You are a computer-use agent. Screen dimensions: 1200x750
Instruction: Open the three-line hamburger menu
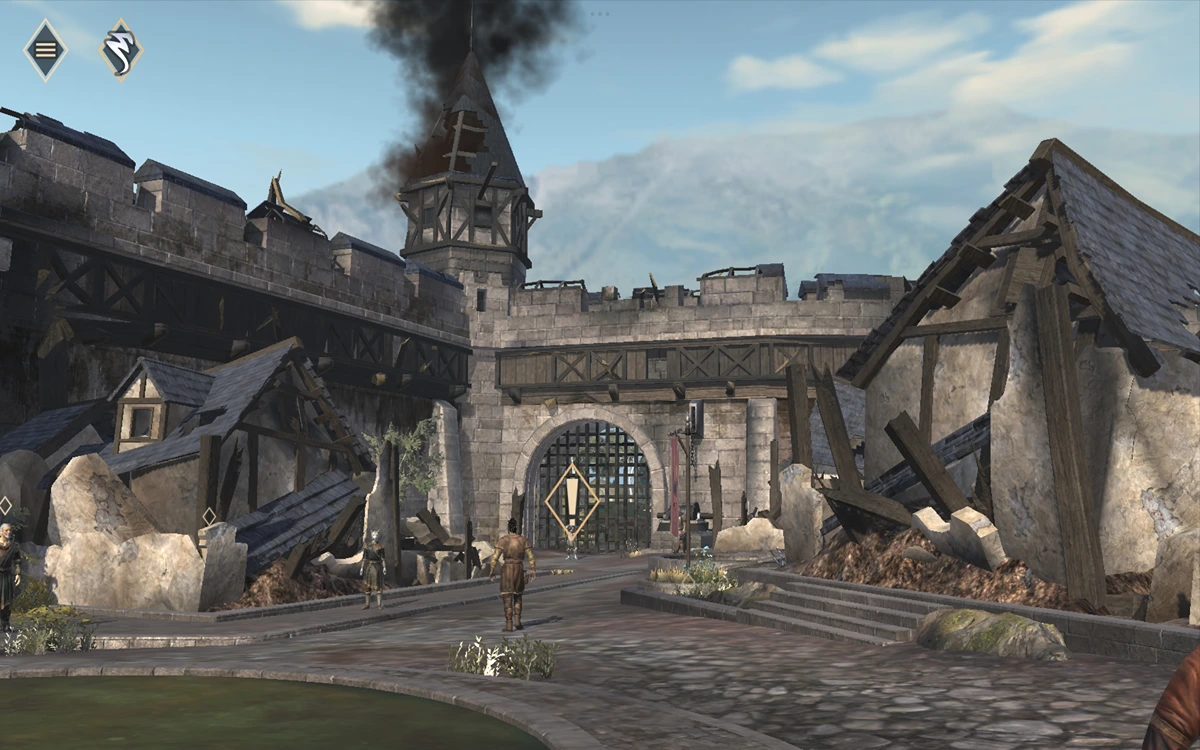point(45,49)
